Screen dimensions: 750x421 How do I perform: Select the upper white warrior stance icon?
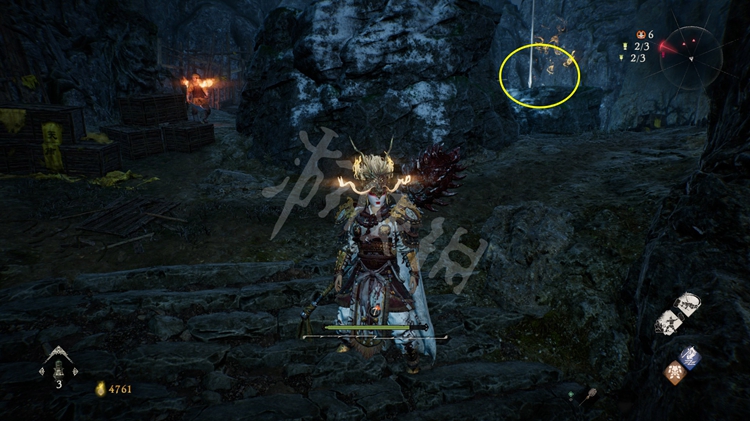pos(686,304)
